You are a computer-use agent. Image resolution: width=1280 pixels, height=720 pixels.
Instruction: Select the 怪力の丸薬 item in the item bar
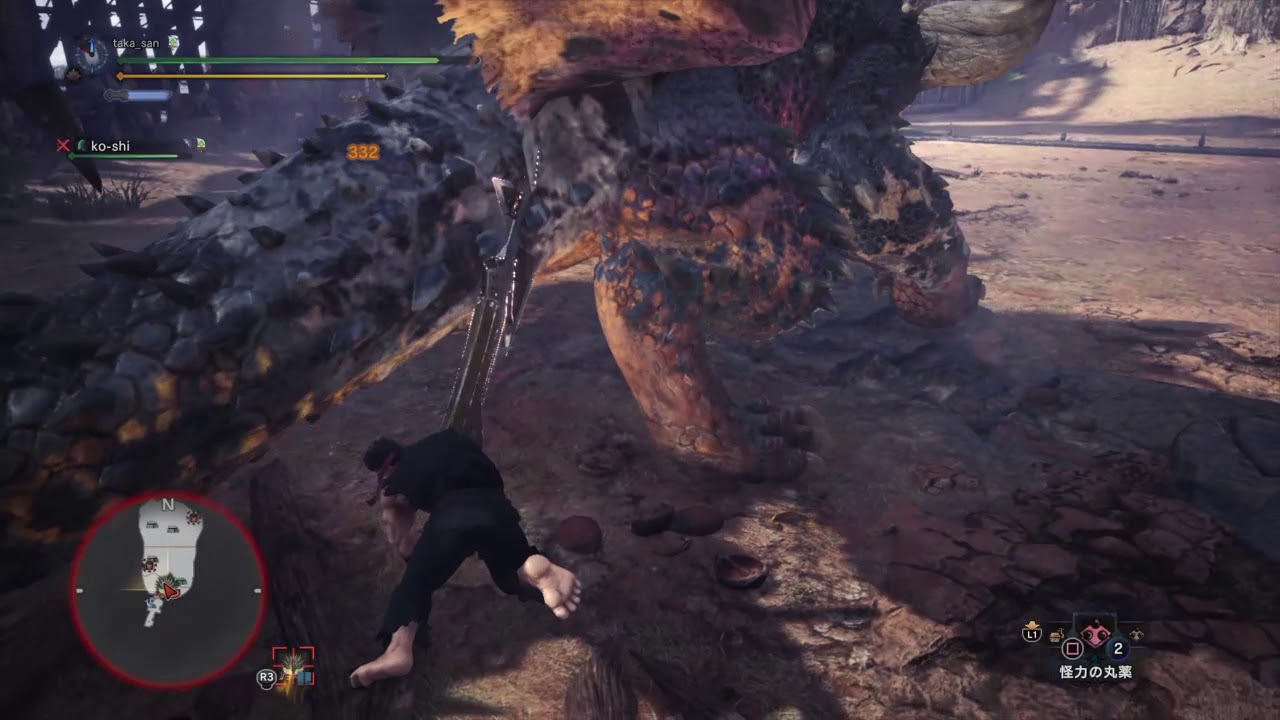point(1094,634)
